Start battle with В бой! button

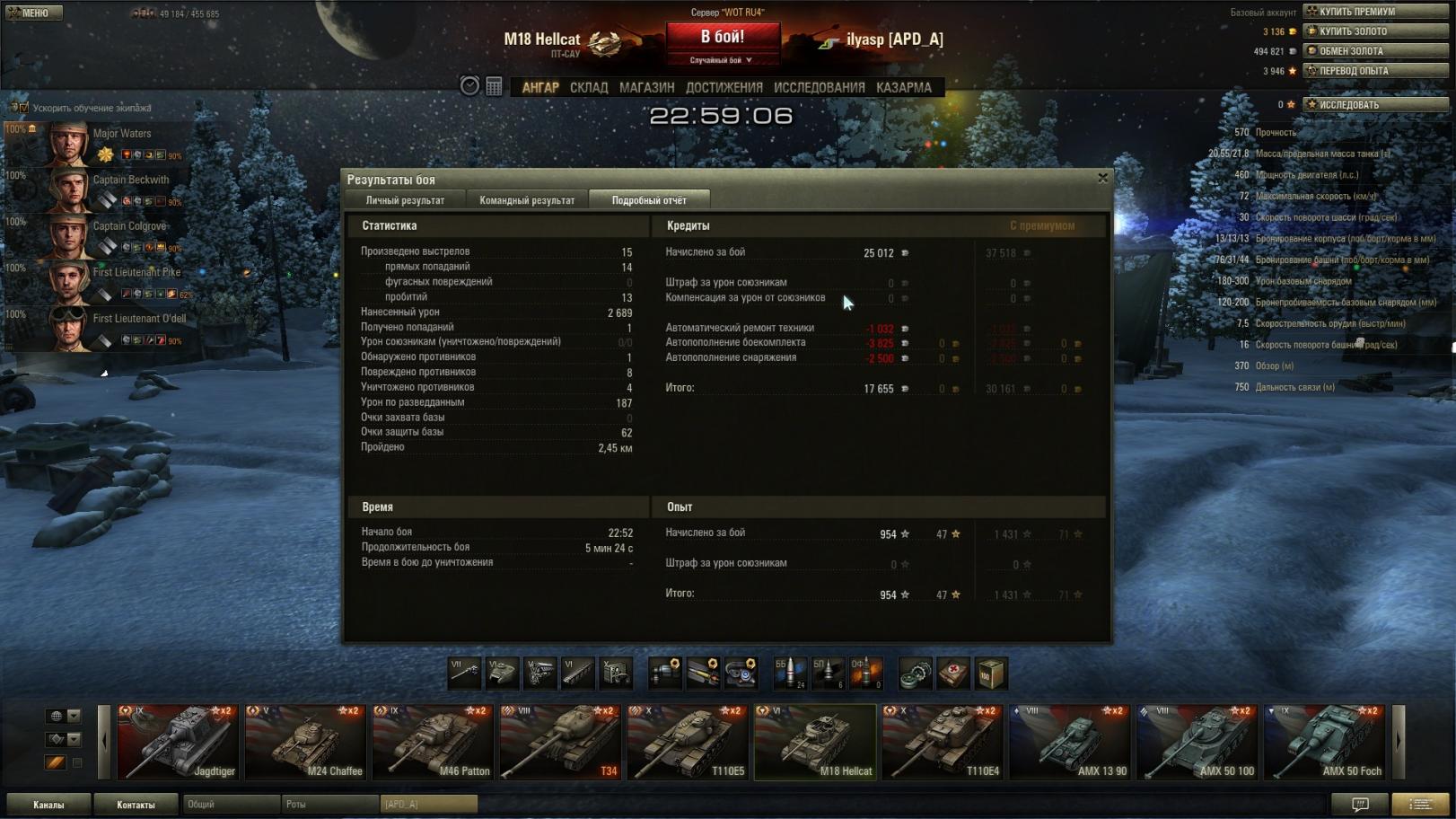pyautogui.click(x=723, y=38)
